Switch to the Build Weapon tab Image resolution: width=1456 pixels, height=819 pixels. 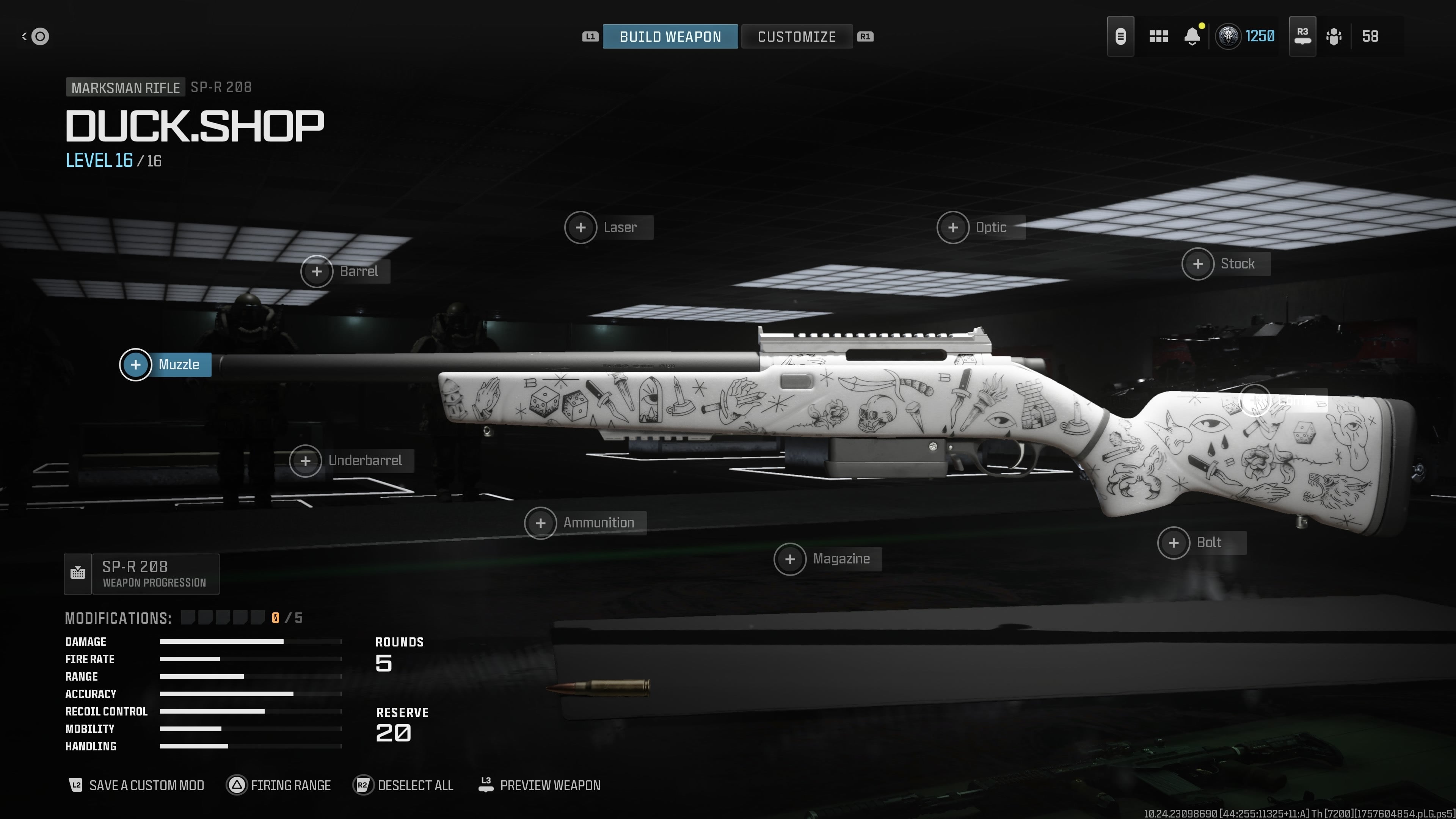coord(670,37)
